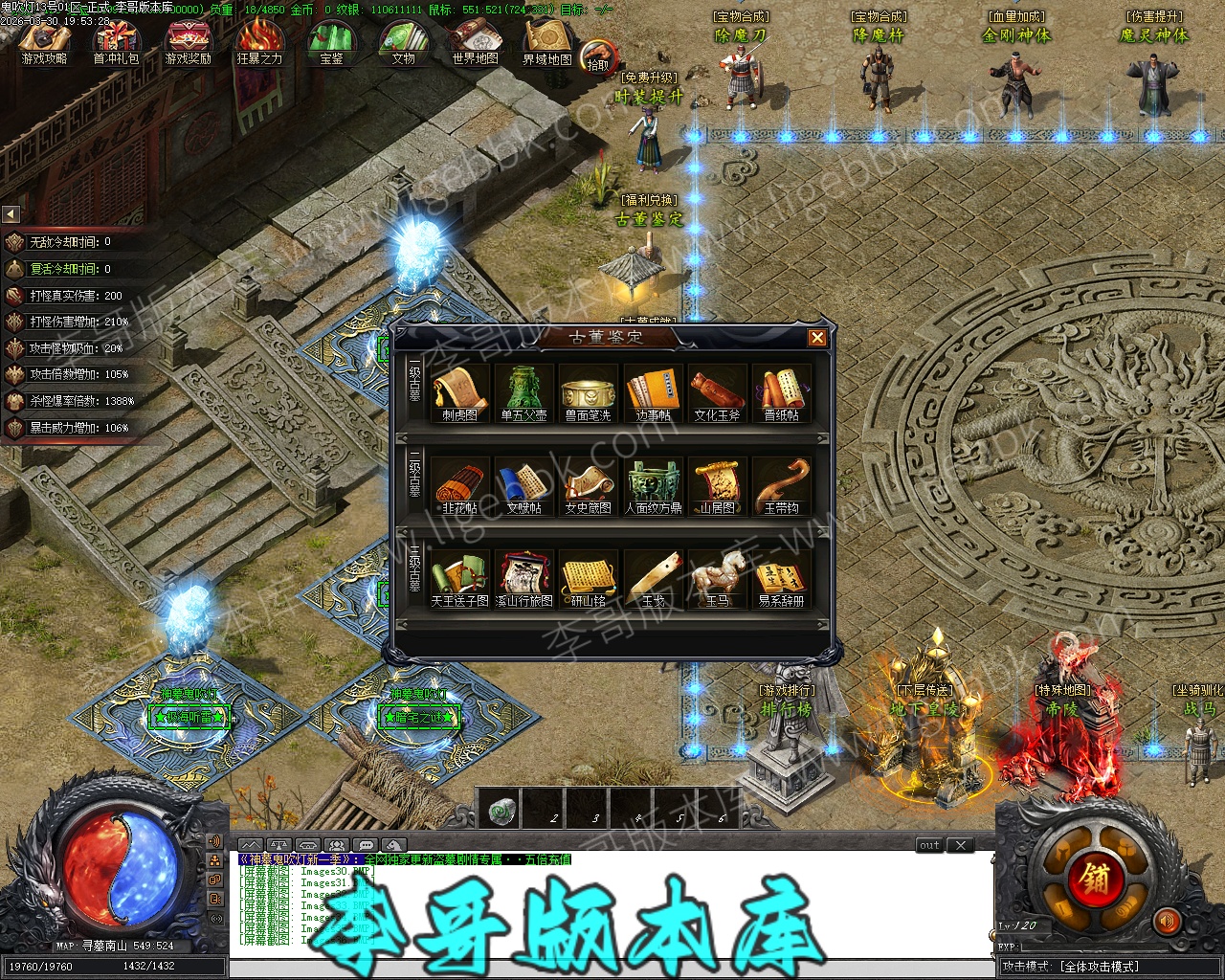This screenshot has height=980, width=1225.
Task: Activate the 狂暴之力 flame icon
Action: pos(259,43)
